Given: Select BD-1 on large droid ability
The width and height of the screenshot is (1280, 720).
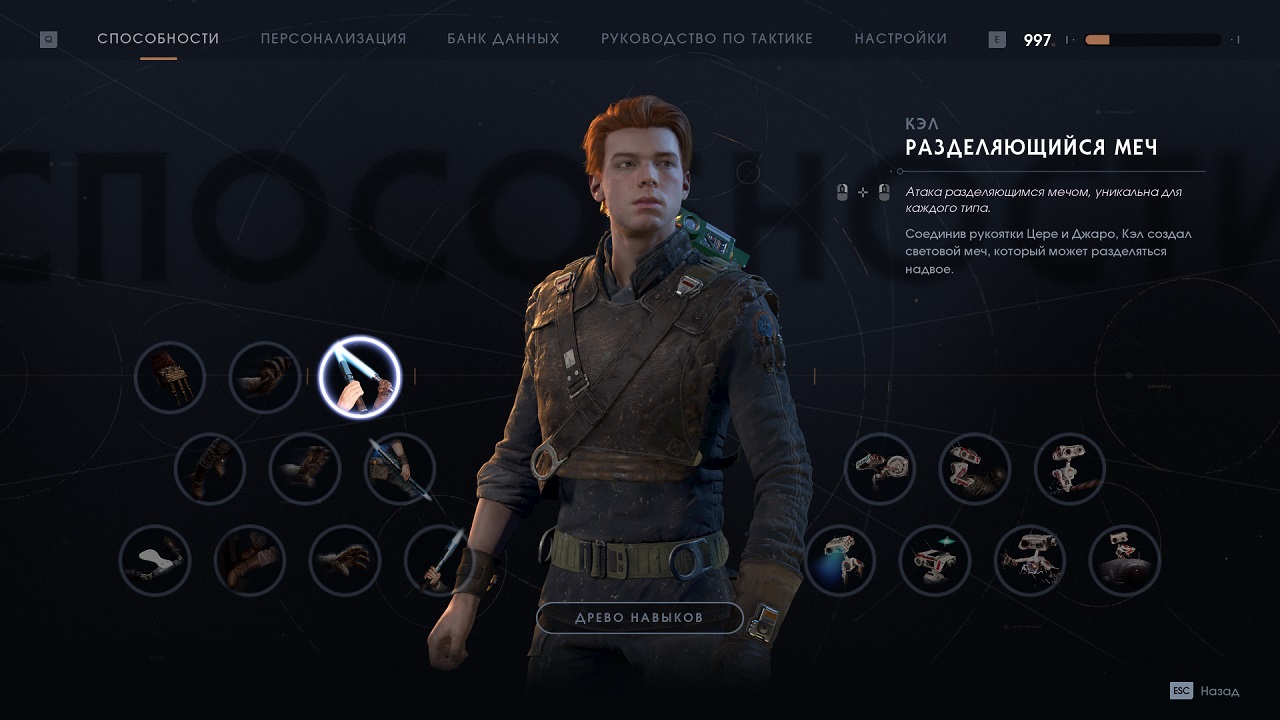Looking at the screenshot, I should [x=1125, y=560].
